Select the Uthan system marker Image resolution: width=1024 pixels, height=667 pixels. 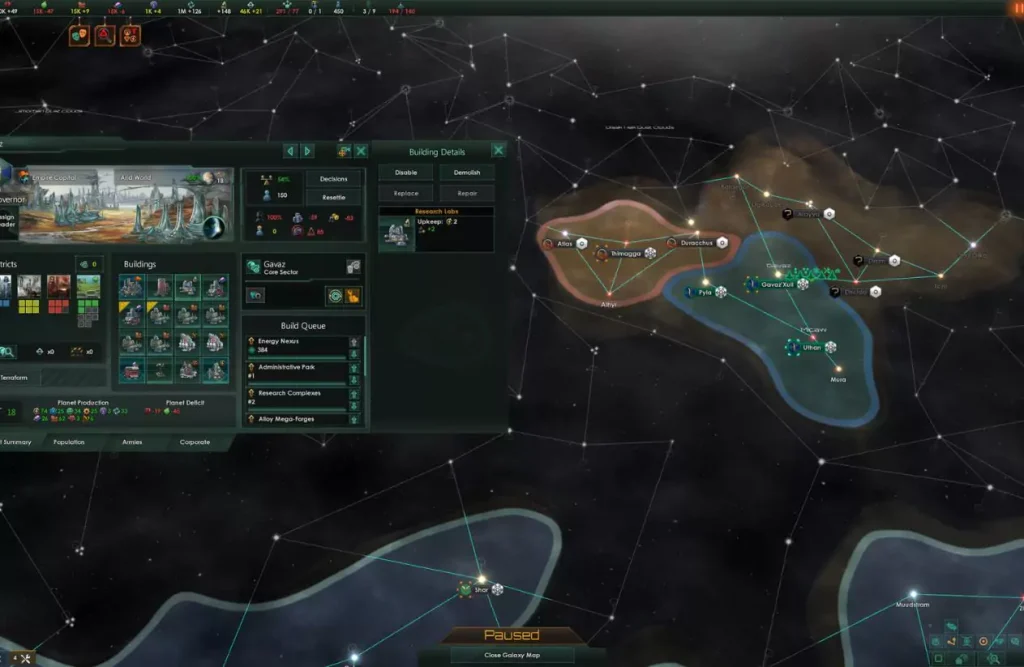point(811,347)
